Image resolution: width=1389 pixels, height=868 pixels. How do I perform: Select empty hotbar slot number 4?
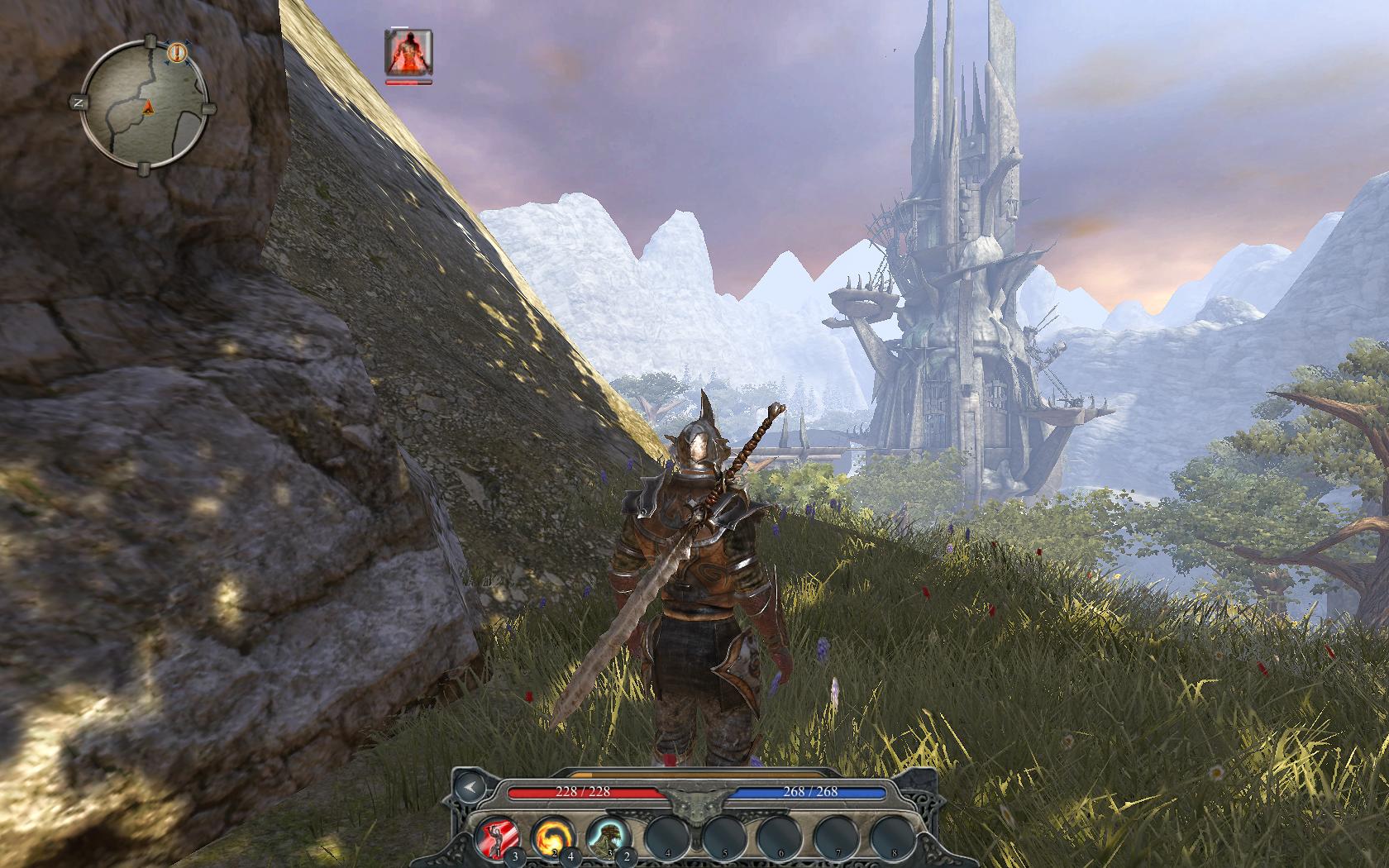[666, 837]
